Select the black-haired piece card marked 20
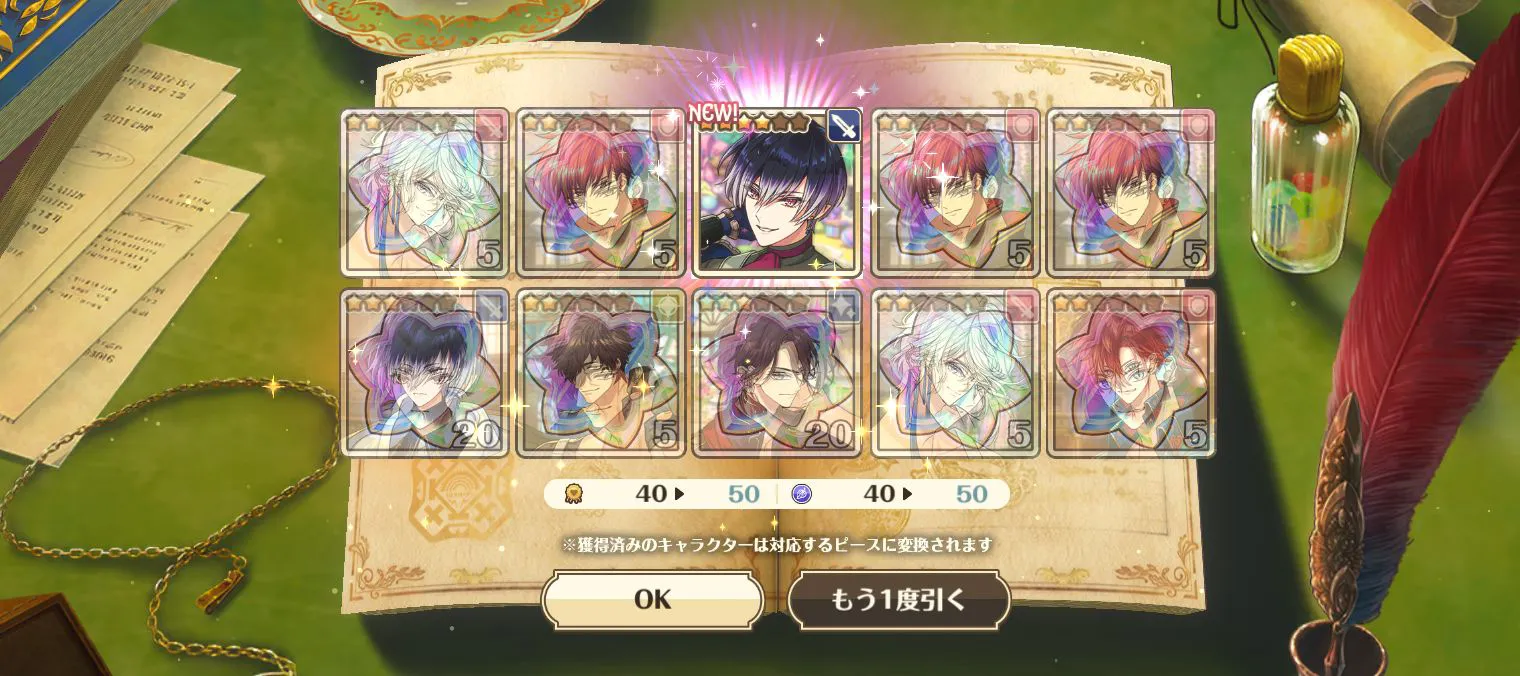This screenshot has width=1520, height=676. coord(424,373)
